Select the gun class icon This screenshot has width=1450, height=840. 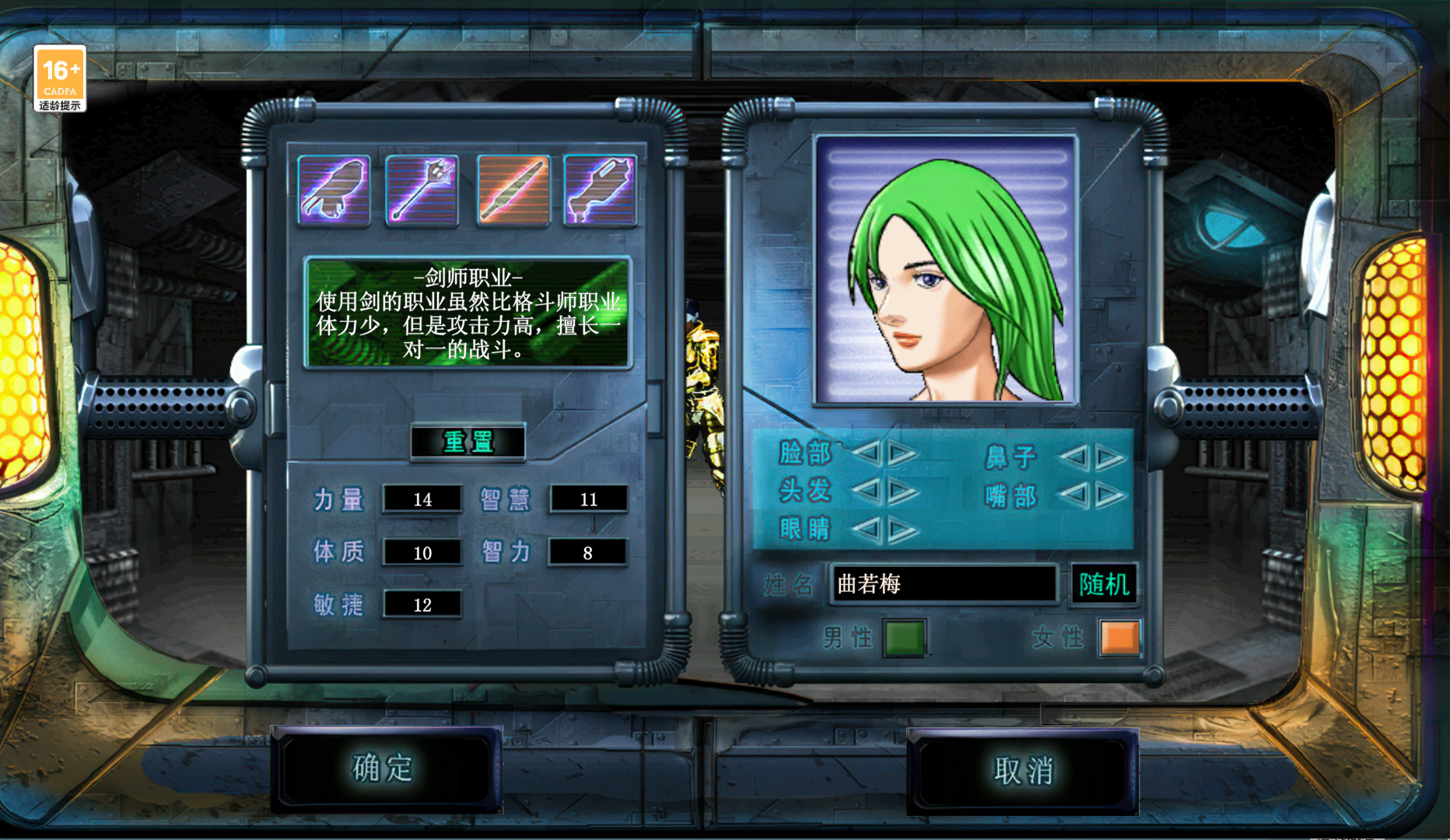point(600,190)
